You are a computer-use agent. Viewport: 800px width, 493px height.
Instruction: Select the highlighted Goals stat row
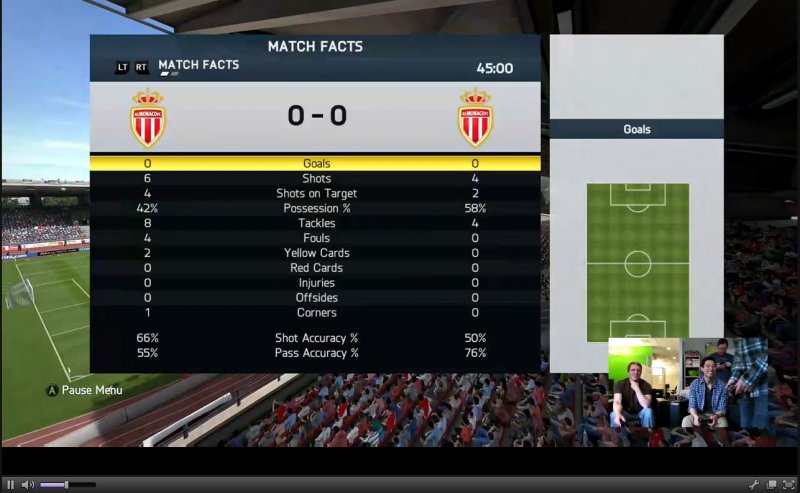click(x=316, y=163)
